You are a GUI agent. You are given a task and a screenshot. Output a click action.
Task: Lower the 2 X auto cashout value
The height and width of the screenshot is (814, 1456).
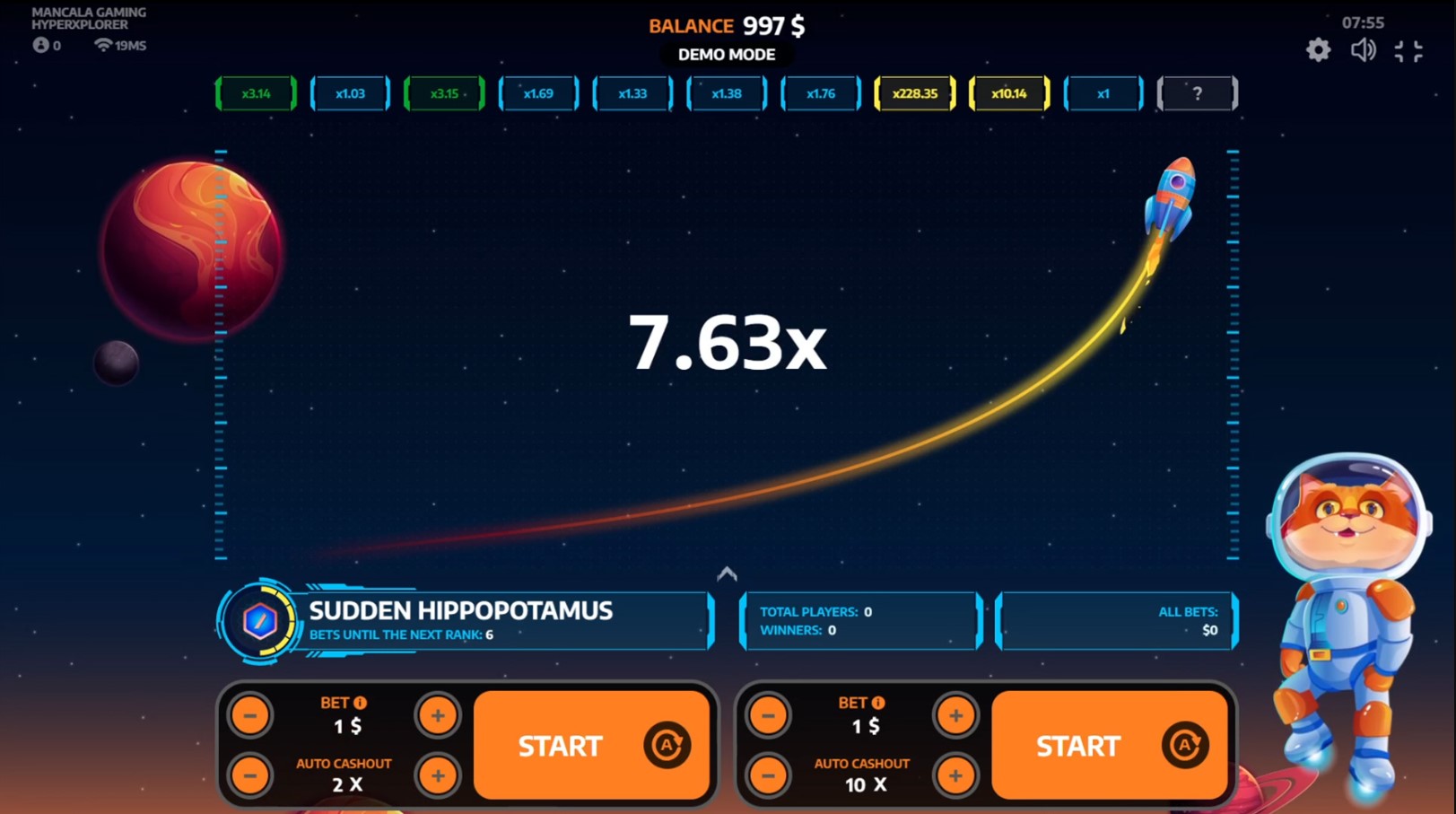point(250,775)
